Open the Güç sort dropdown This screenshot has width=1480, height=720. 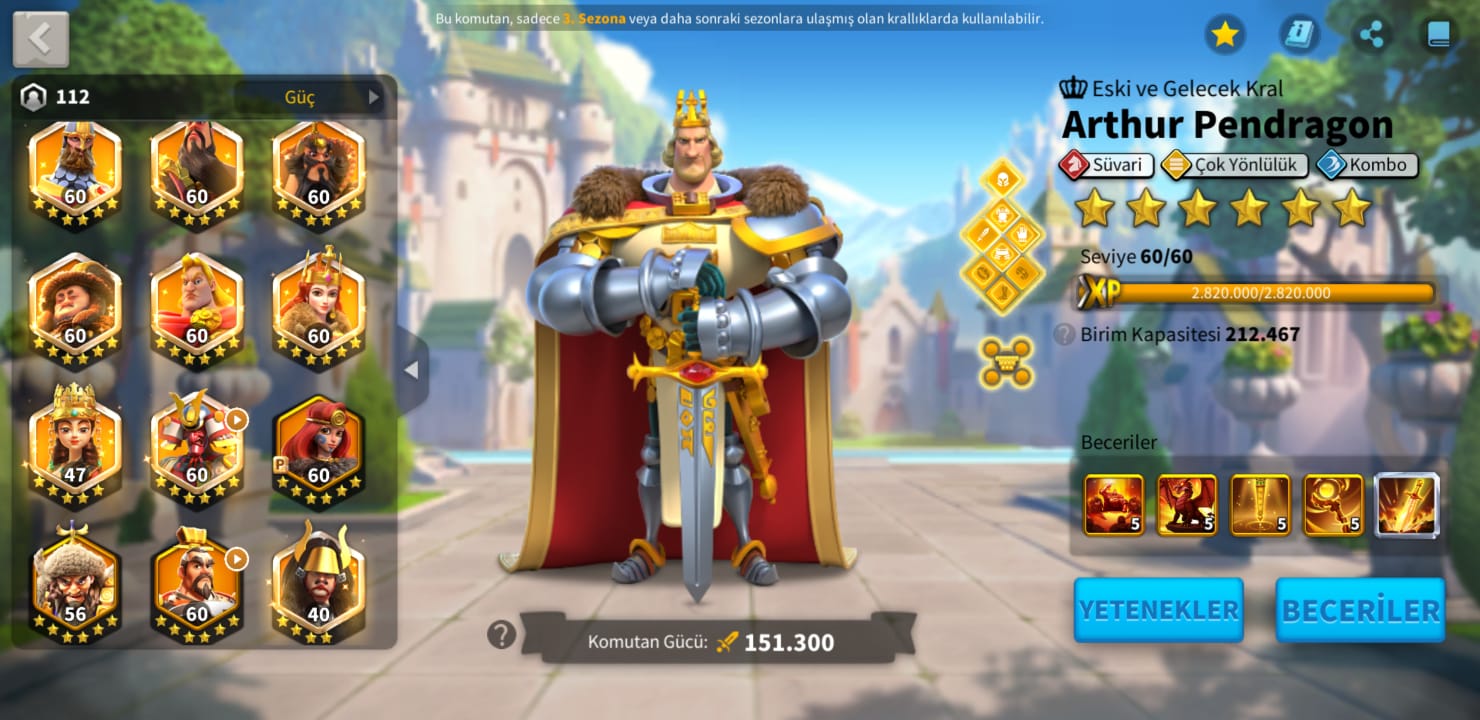click(309, 97)
